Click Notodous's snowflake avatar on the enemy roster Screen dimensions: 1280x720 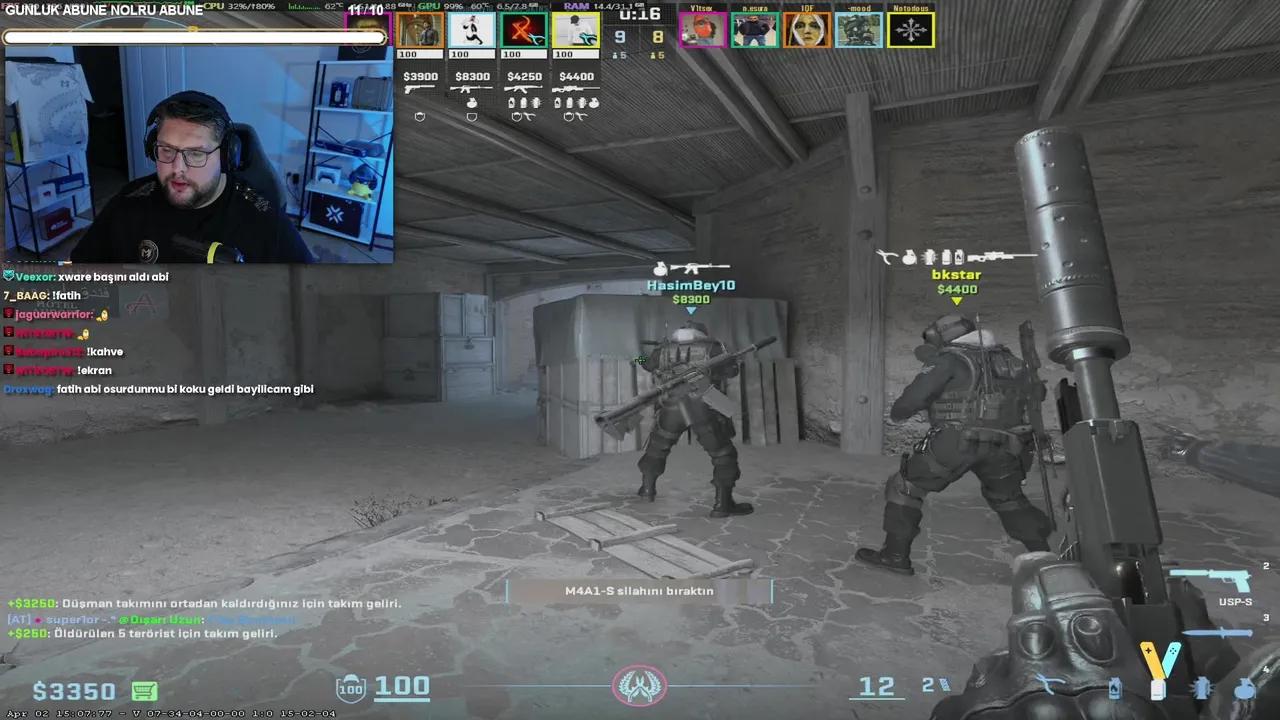911,29
